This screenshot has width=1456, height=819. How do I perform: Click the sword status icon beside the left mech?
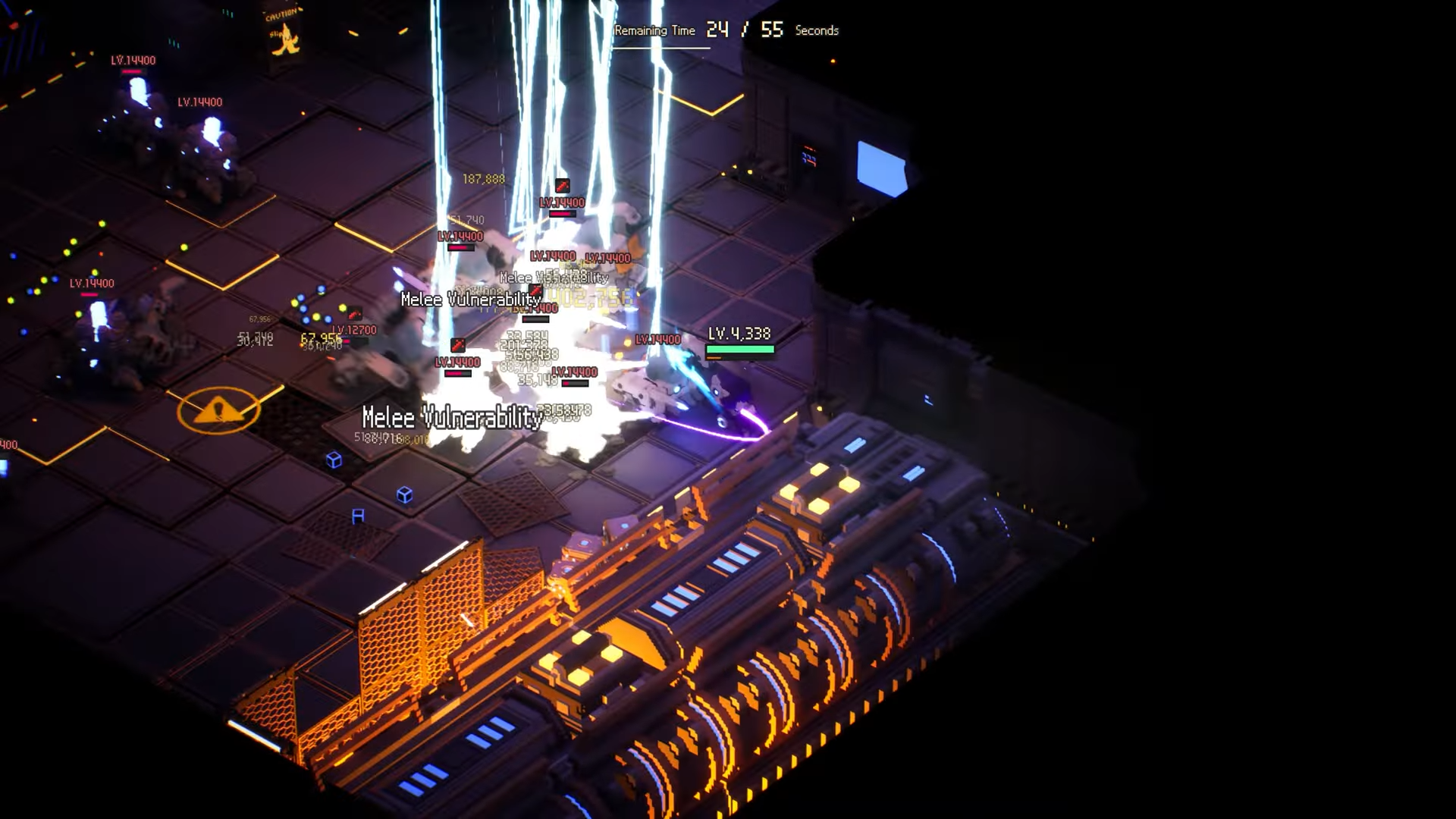point(353,314)
